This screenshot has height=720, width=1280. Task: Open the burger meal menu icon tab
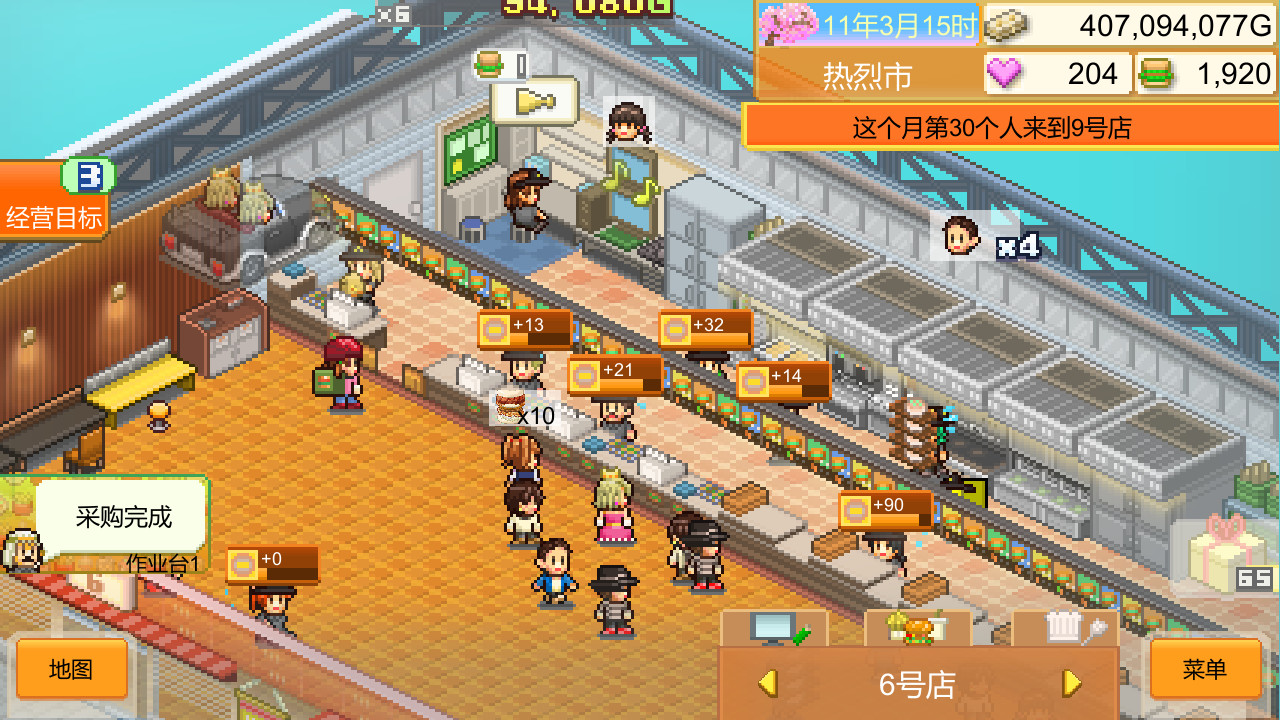point(915,631)
